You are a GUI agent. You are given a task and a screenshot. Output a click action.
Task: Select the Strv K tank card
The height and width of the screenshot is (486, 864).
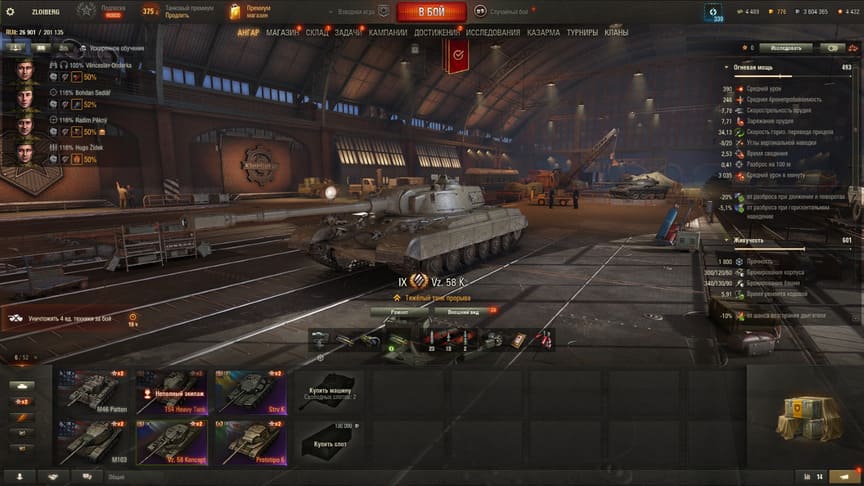[x=250, y=390]
